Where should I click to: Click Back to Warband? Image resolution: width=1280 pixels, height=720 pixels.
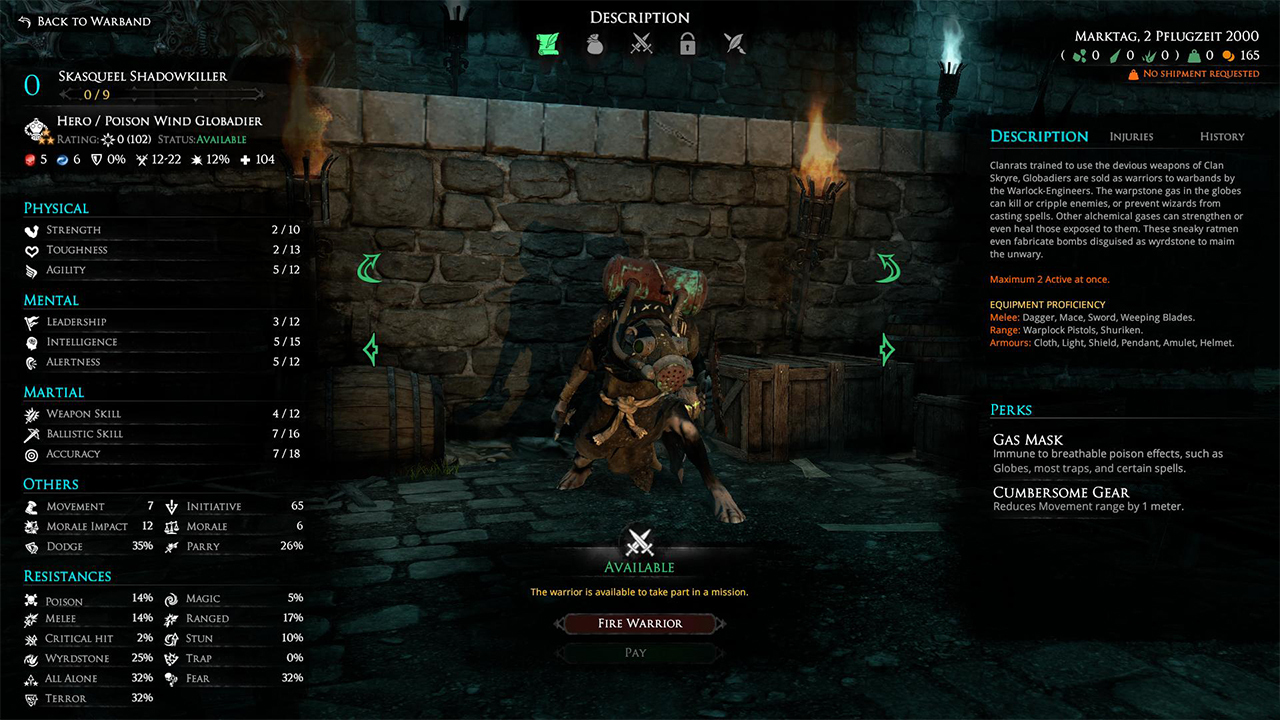(x=85, y=20)
